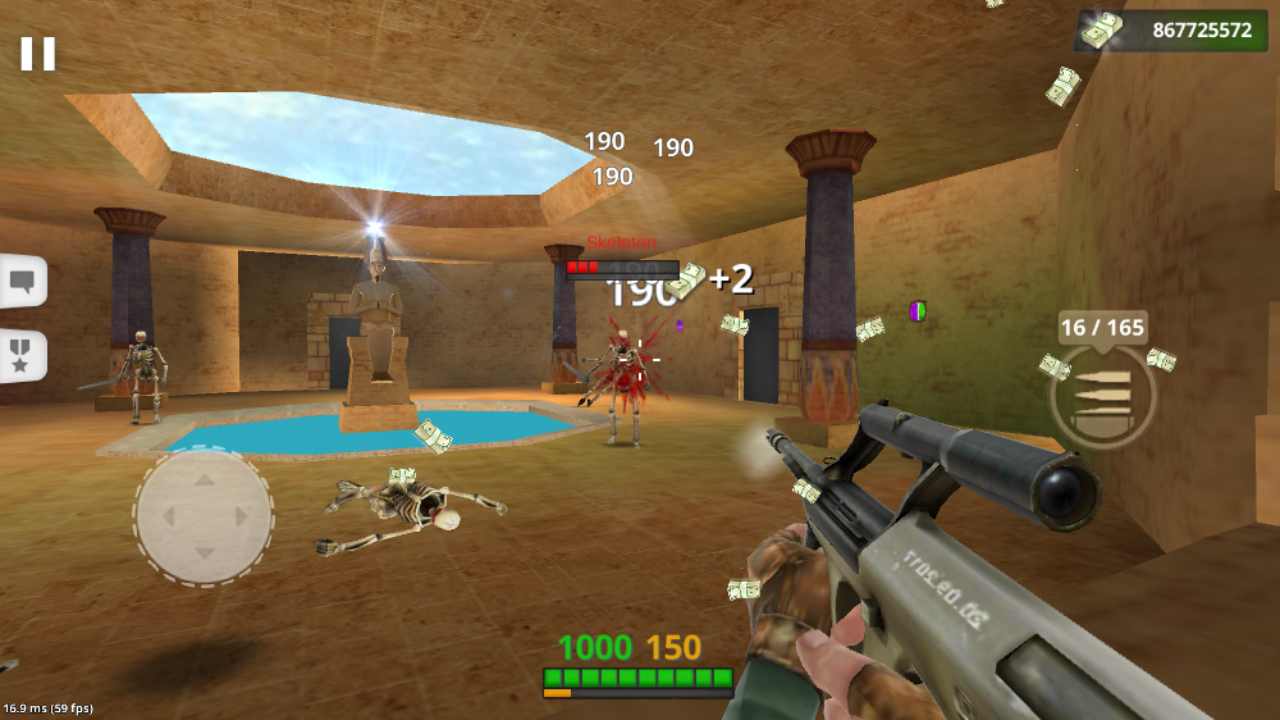1280x720 pixels.
Task: Tap the 1000 health value label
Action: (x=597, y=648)
